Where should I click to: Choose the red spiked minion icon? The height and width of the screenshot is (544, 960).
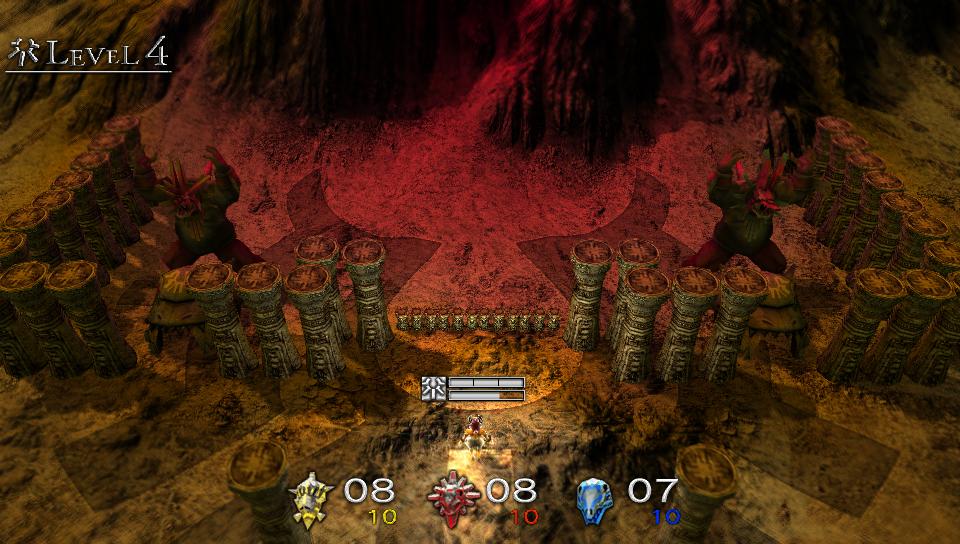[455, 498]
